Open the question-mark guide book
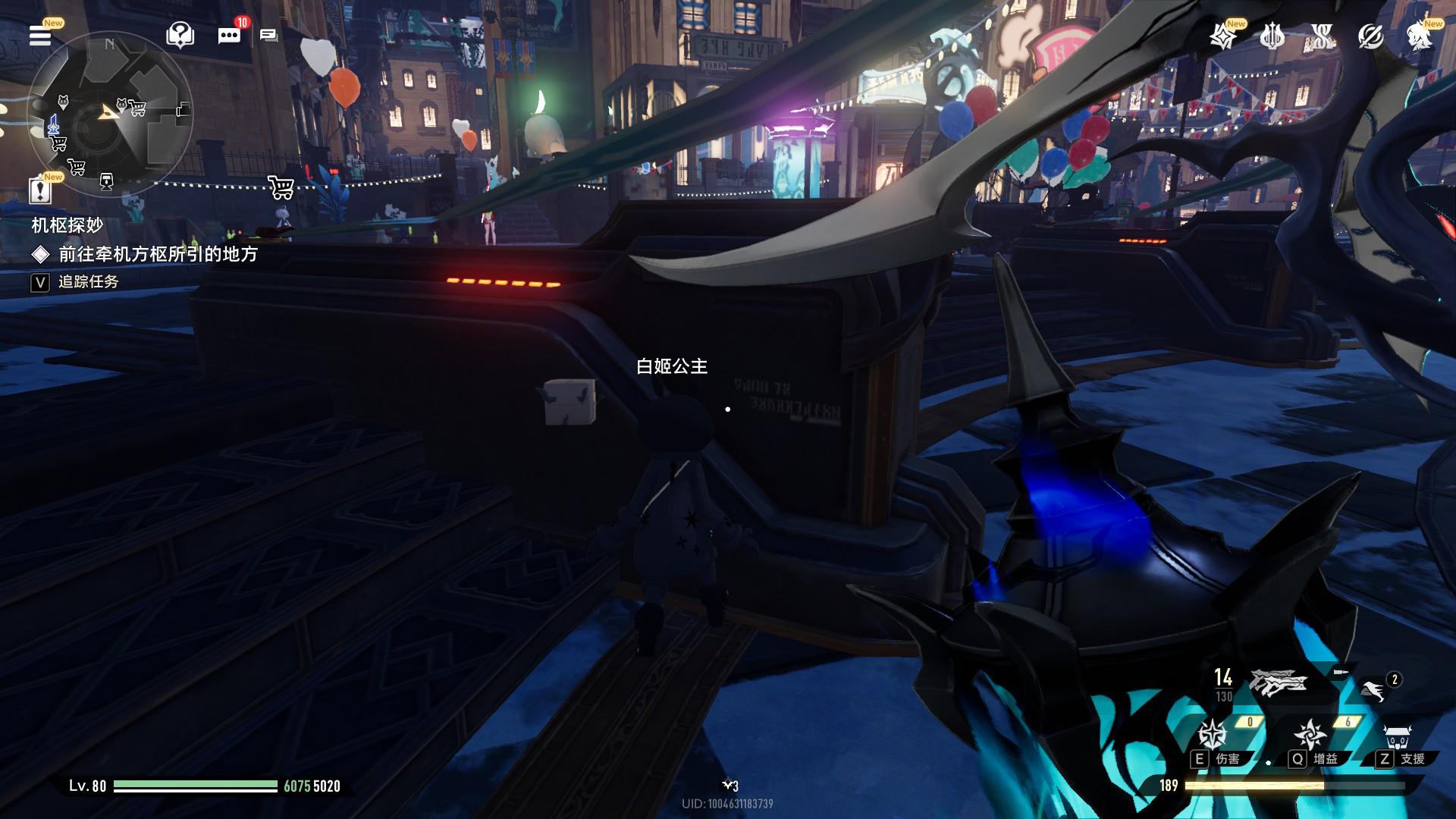 180,35
